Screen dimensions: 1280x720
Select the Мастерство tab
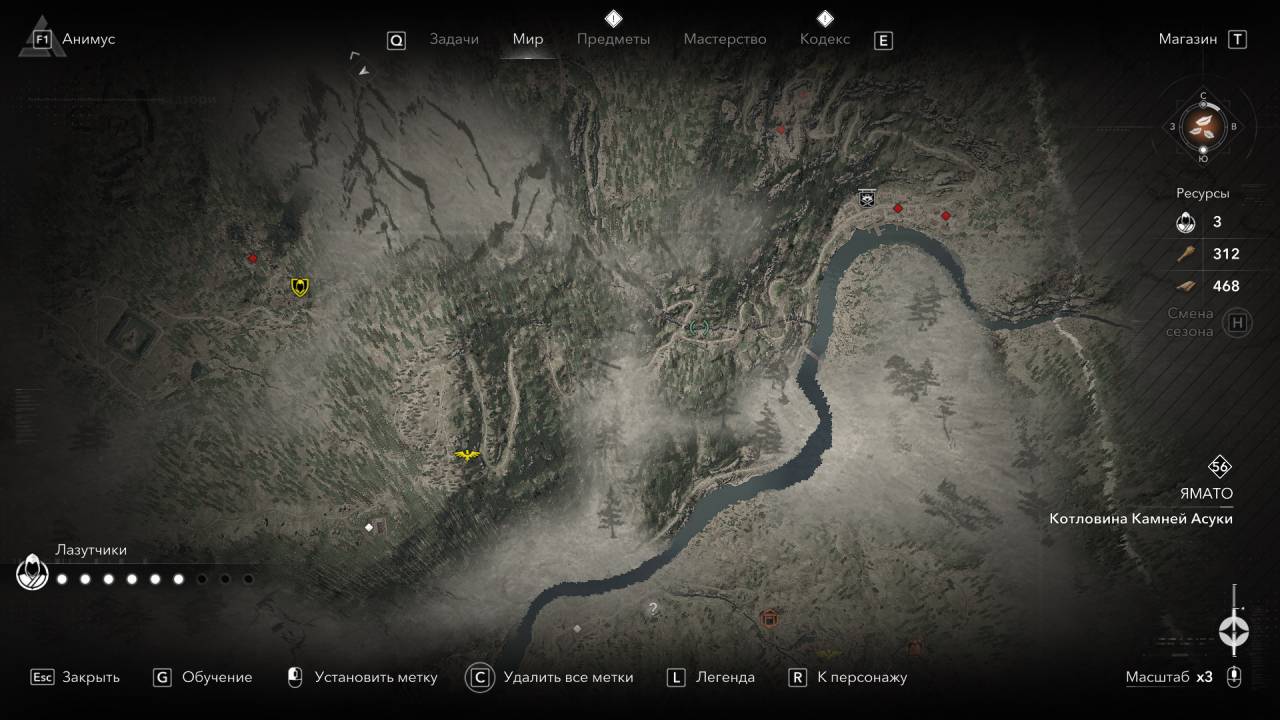click(725, 39)
